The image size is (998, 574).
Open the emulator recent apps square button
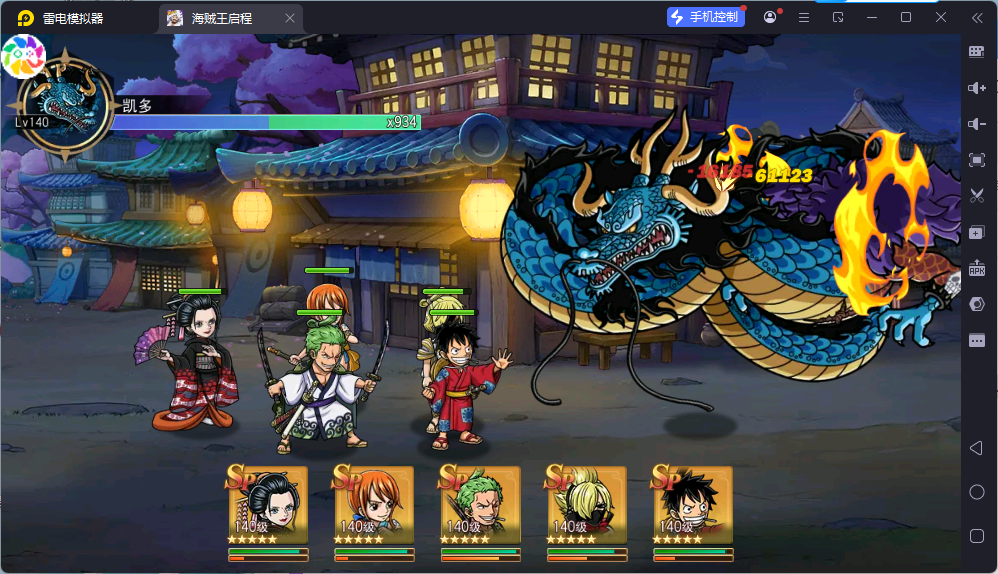click(977, 536)
